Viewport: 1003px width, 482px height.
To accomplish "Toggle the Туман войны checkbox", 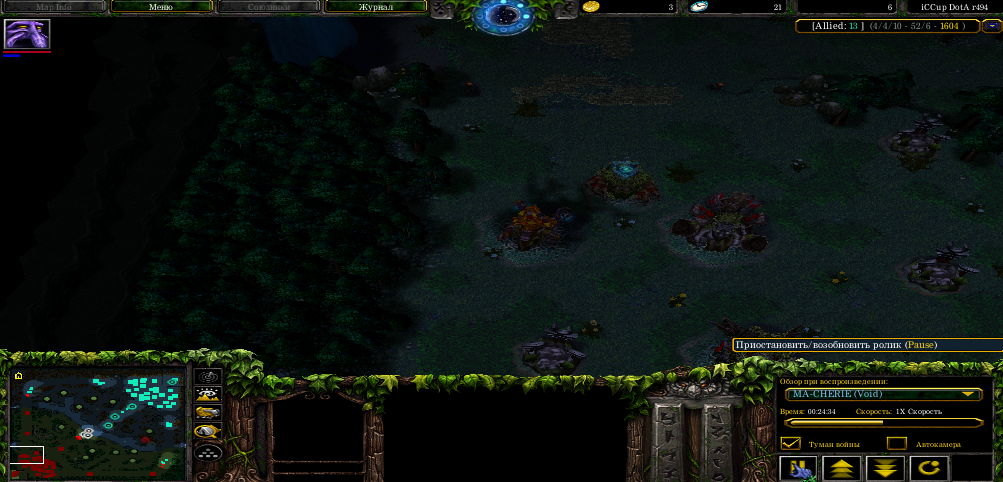I will (791, 443).
